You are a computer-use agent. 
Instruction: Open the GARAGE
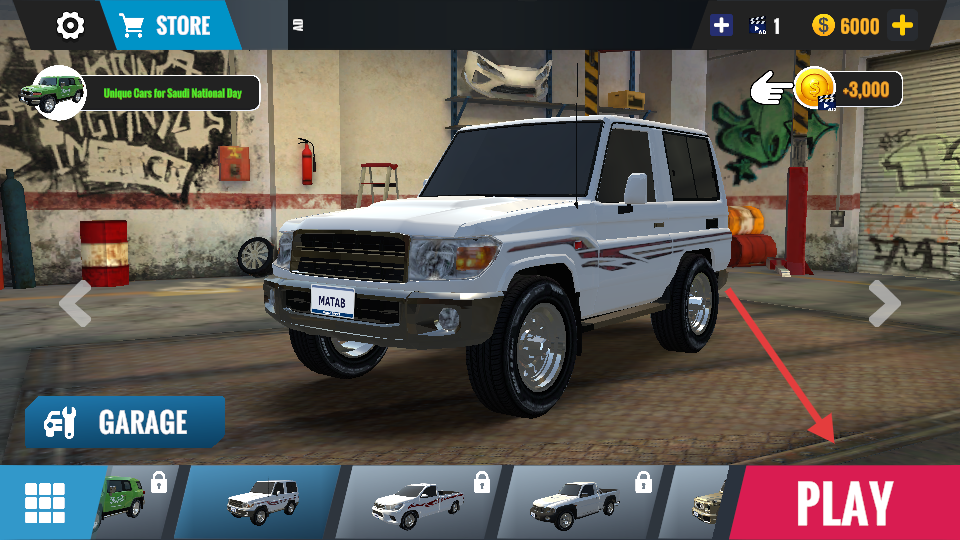[x=125, y=422]
